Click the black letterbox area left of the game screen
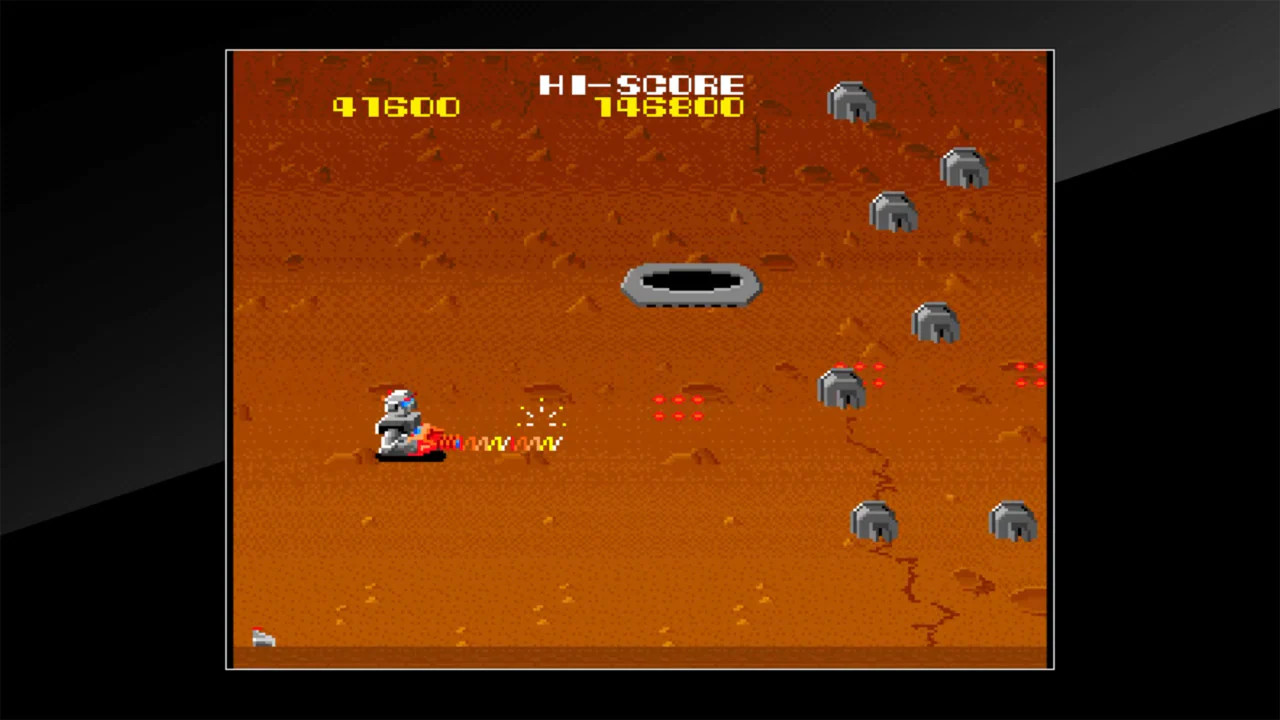This screenshot has height=720, width=1280. 110,360
